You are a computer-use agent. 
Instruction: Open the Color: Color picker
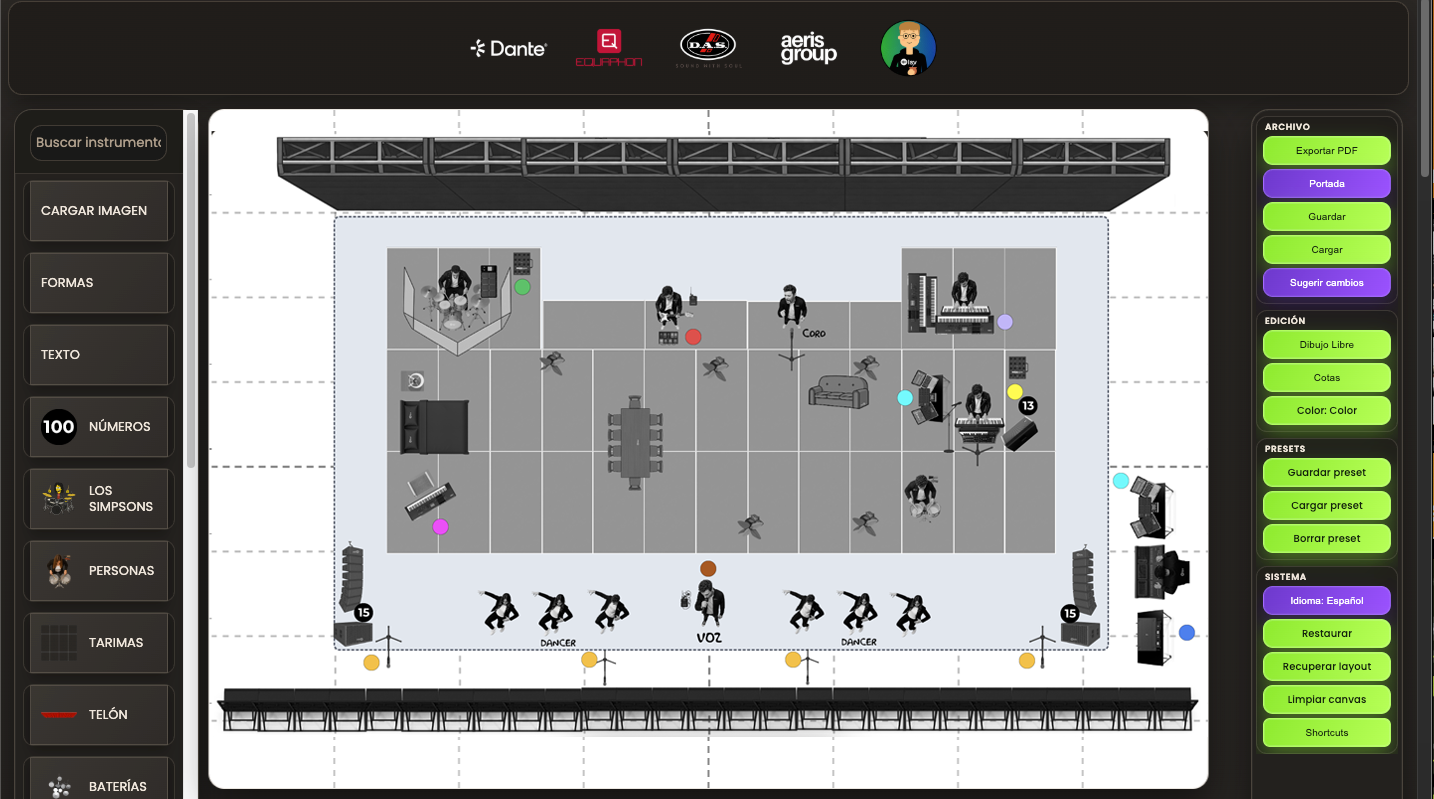point(1326,410)
